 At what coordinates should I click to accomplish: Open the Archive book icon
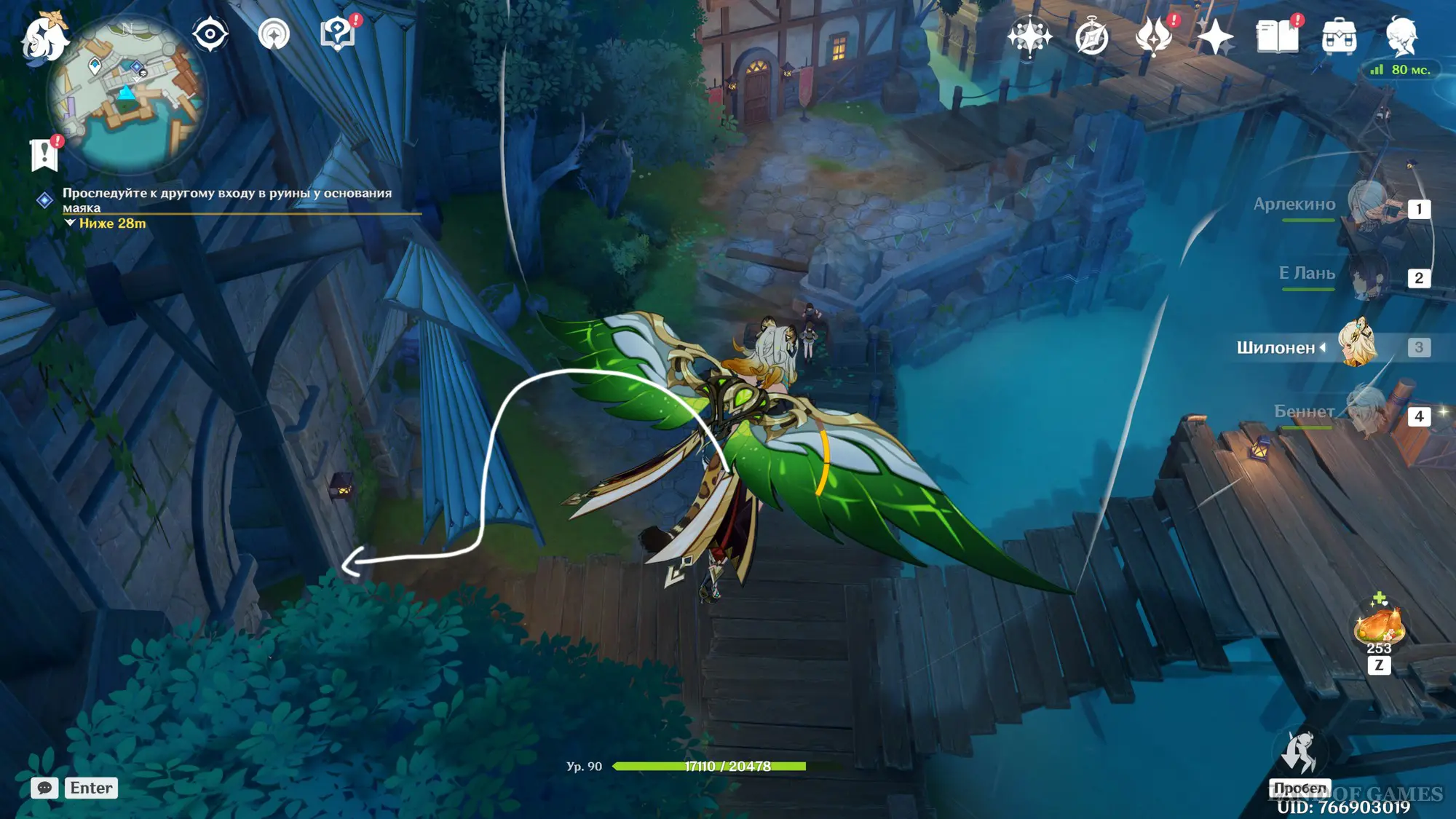click(x=1277, y=36)
